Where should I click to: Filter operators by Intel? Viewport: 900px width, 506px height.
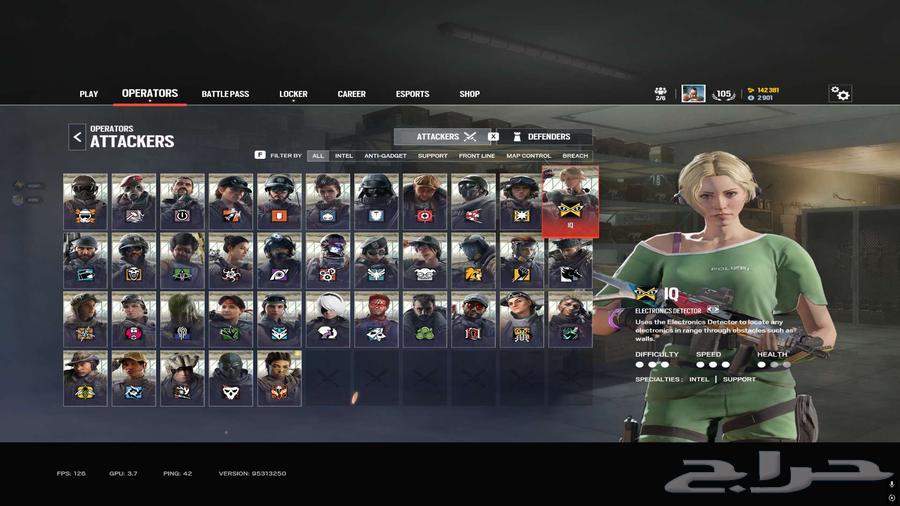tap(344, 156)
